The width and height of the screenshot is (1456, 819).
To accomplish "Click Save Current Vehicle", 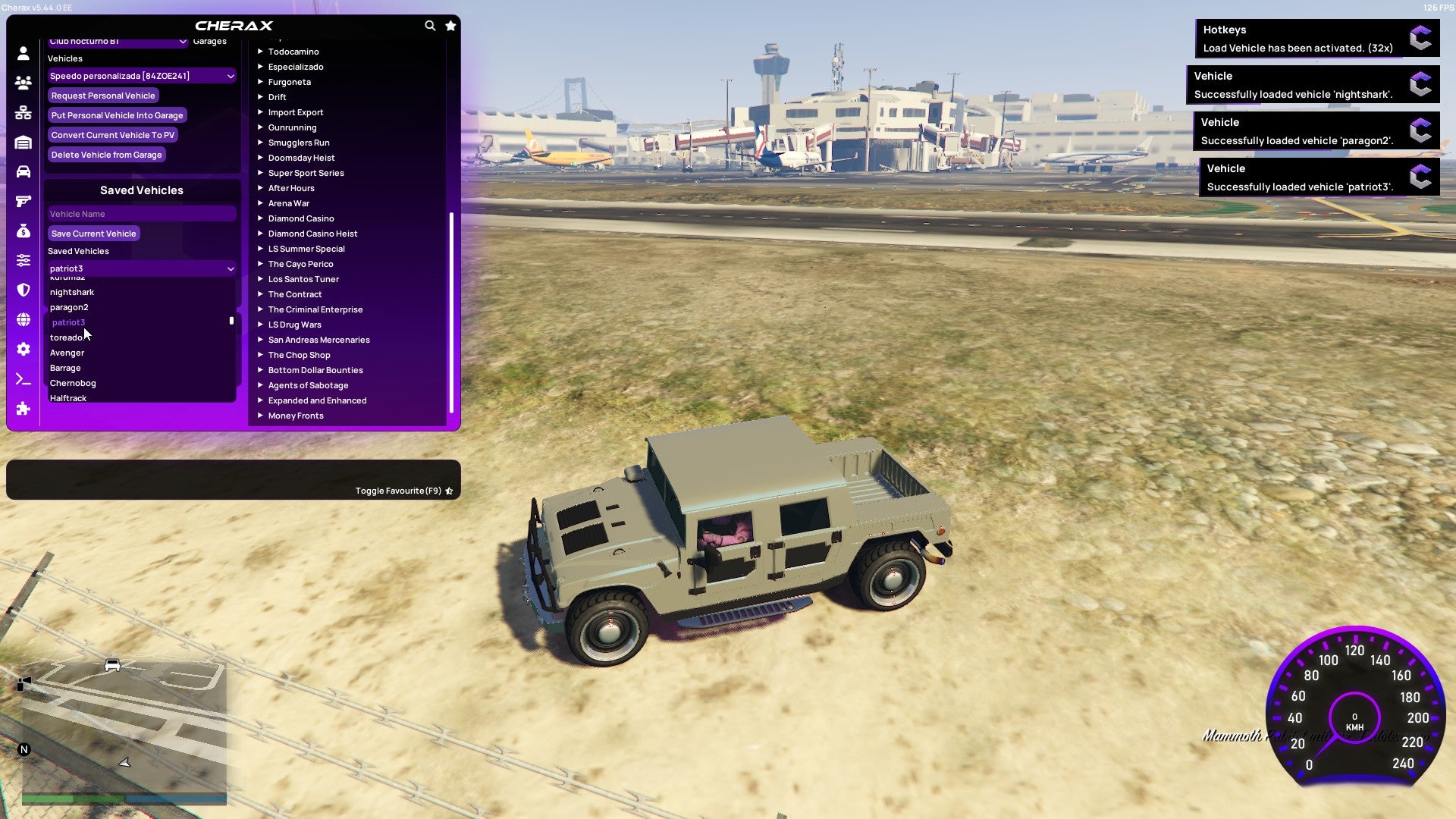I will tap(93, 234).
